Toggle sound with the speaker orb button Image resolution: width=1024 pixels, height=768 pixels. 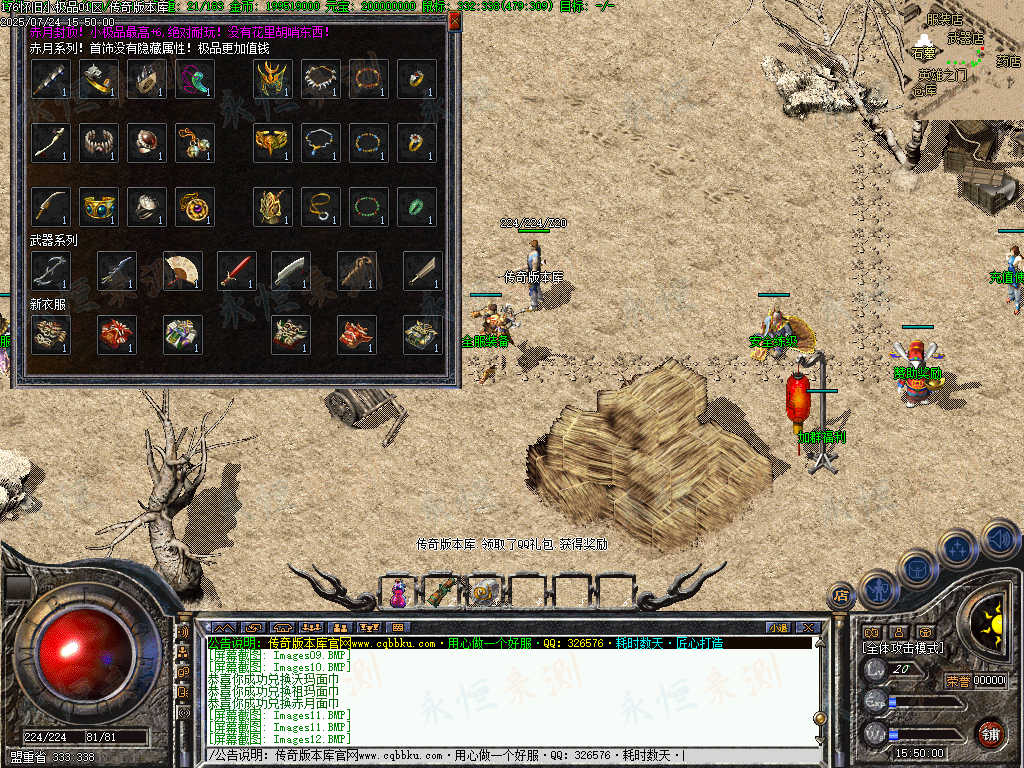(1000, 540)
